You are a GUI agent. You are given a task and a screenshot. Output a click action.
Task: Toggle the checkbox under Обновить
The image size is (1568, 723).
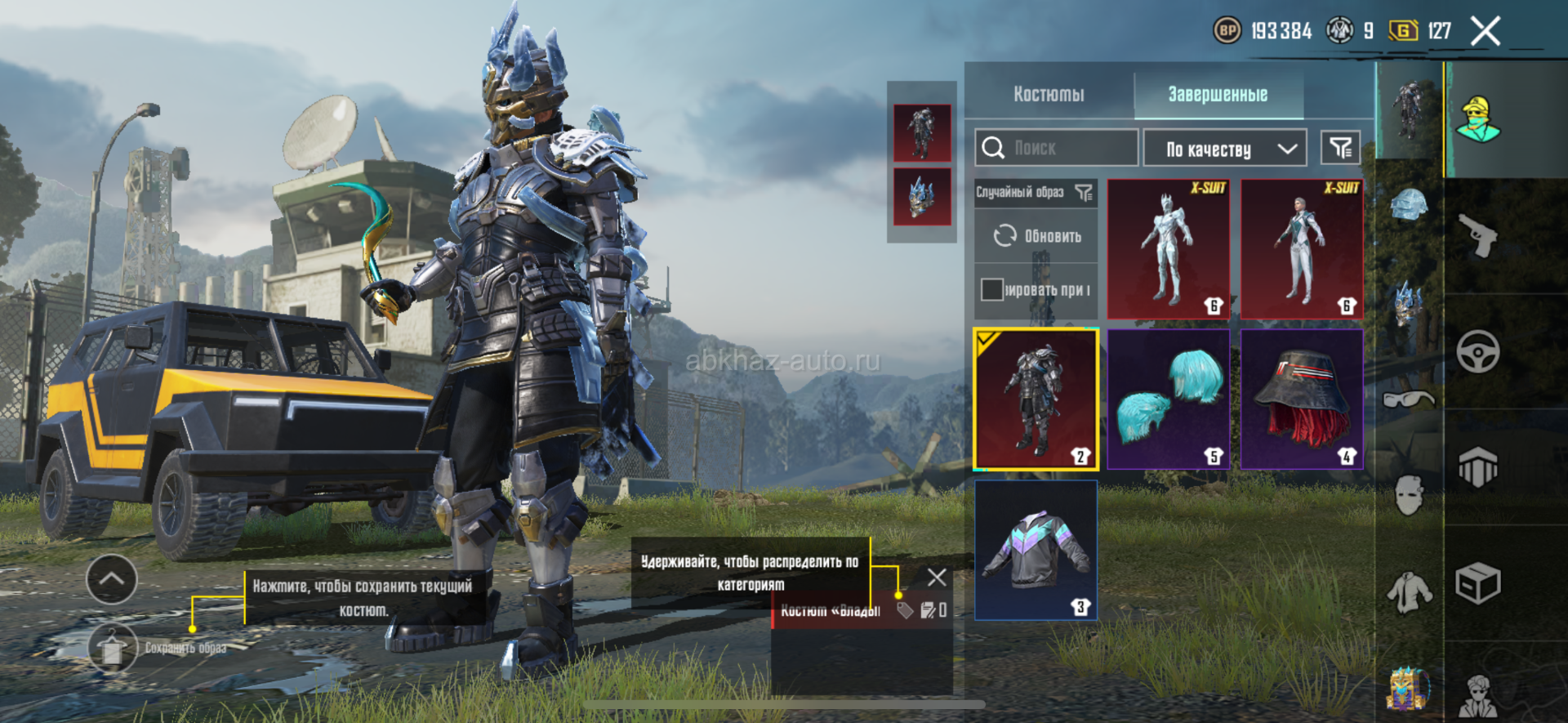click(x=991, y=289)
